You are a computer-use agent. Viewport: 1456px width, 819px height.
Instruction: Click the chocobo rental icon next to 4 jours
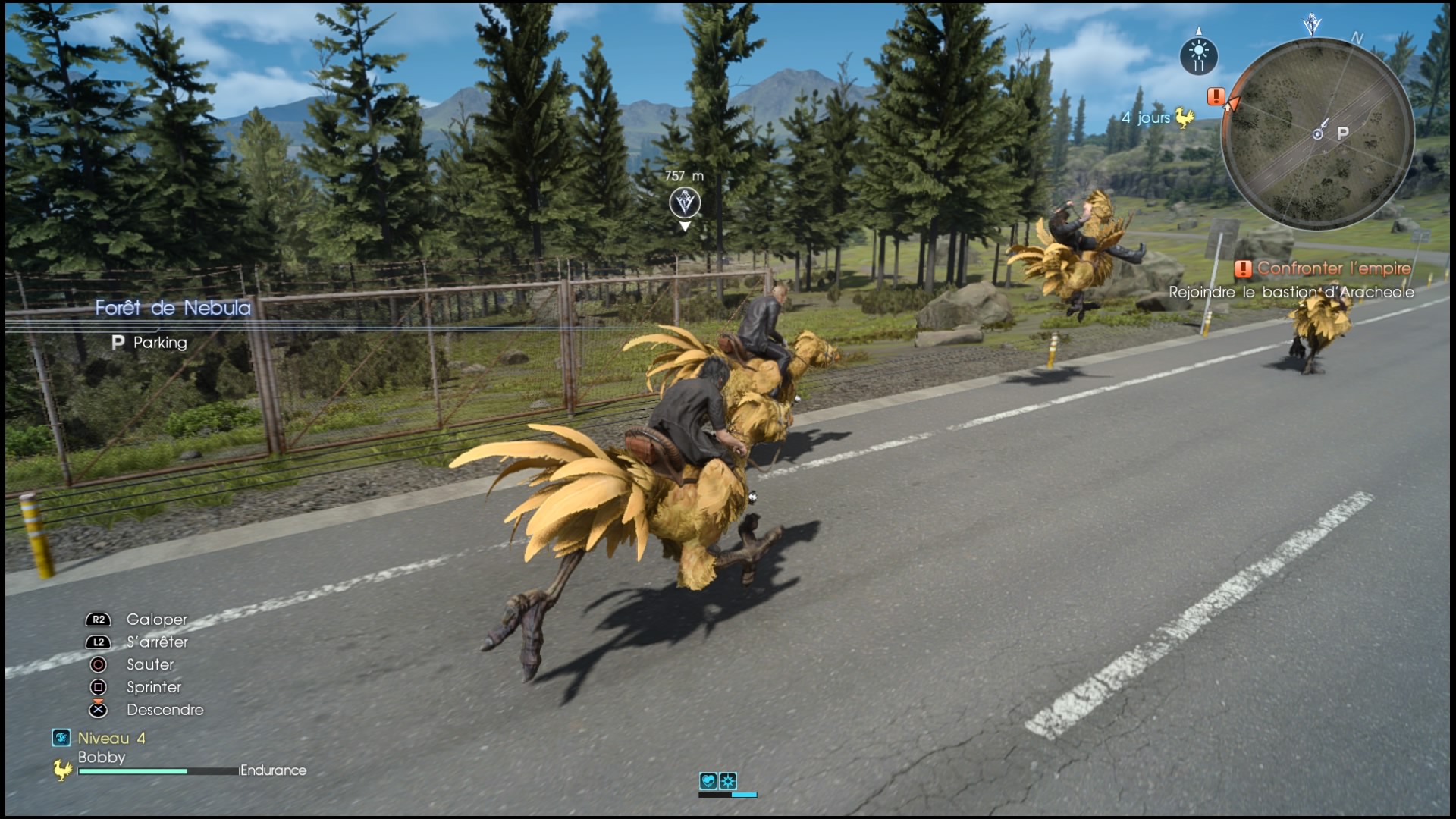tap(1184, 117)
